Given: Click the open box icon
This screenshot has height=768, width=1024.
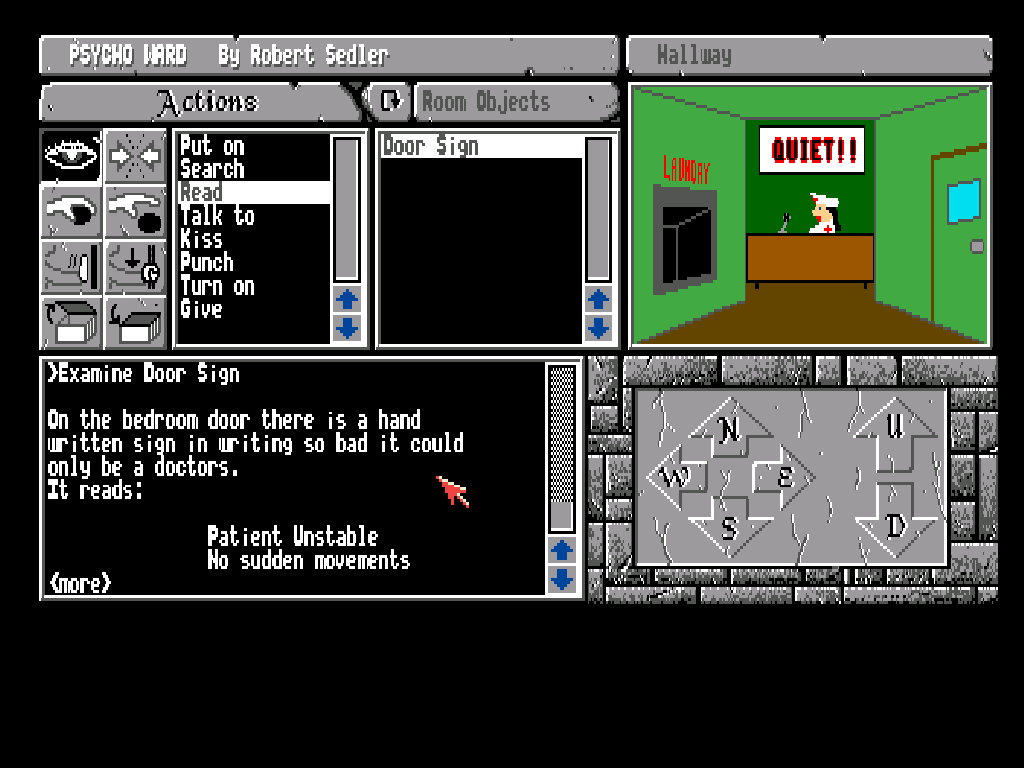Looking at the screenshot, I should click(x=71, y=322).
